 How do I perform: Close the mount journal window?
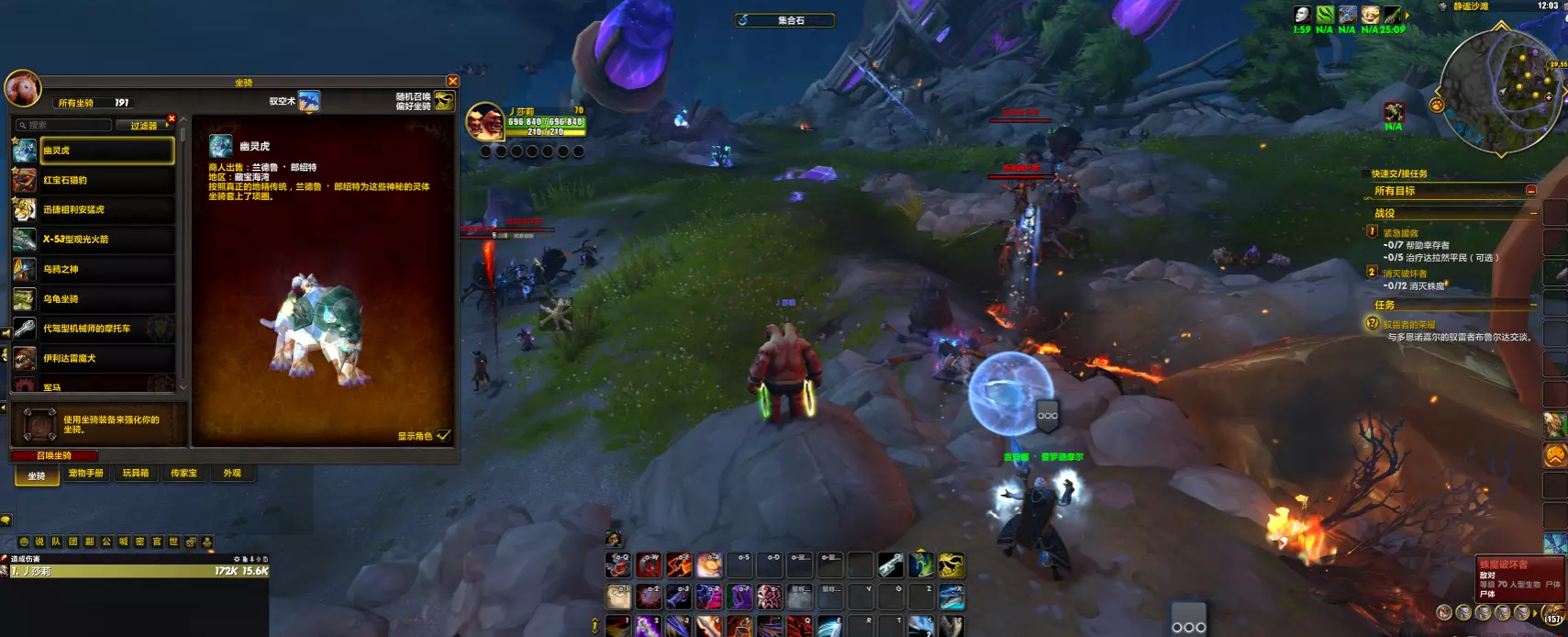point(452,82)
